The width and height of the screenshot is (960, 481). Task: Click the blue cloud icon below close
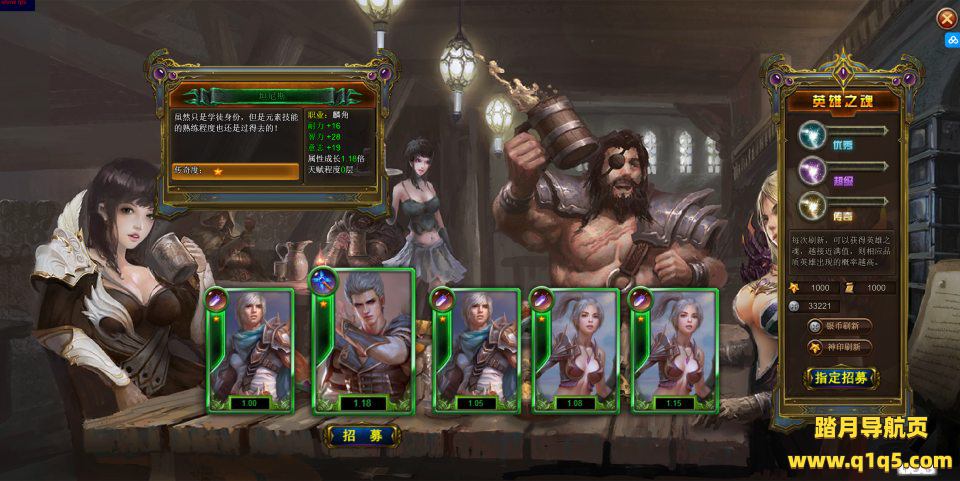click(x=951, y=41)
